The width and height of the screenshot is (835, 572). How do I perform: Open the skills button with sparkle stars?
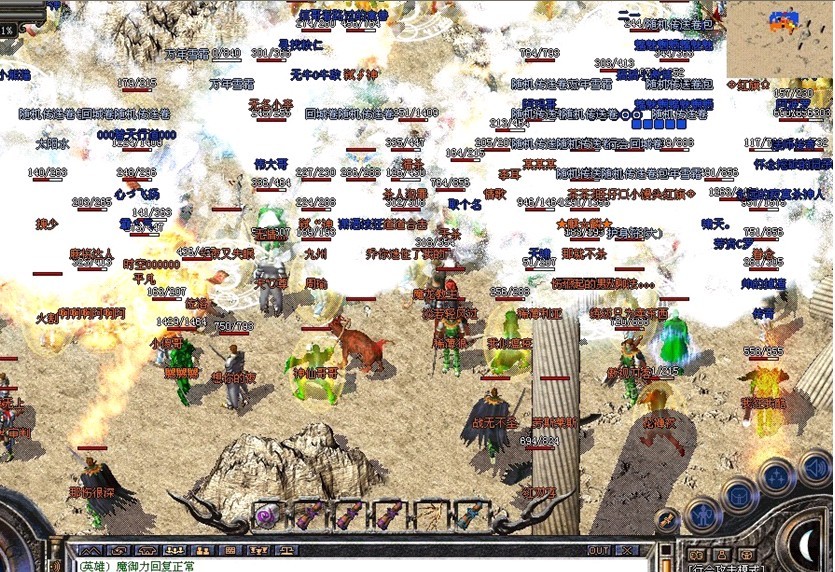click(775, 476)
